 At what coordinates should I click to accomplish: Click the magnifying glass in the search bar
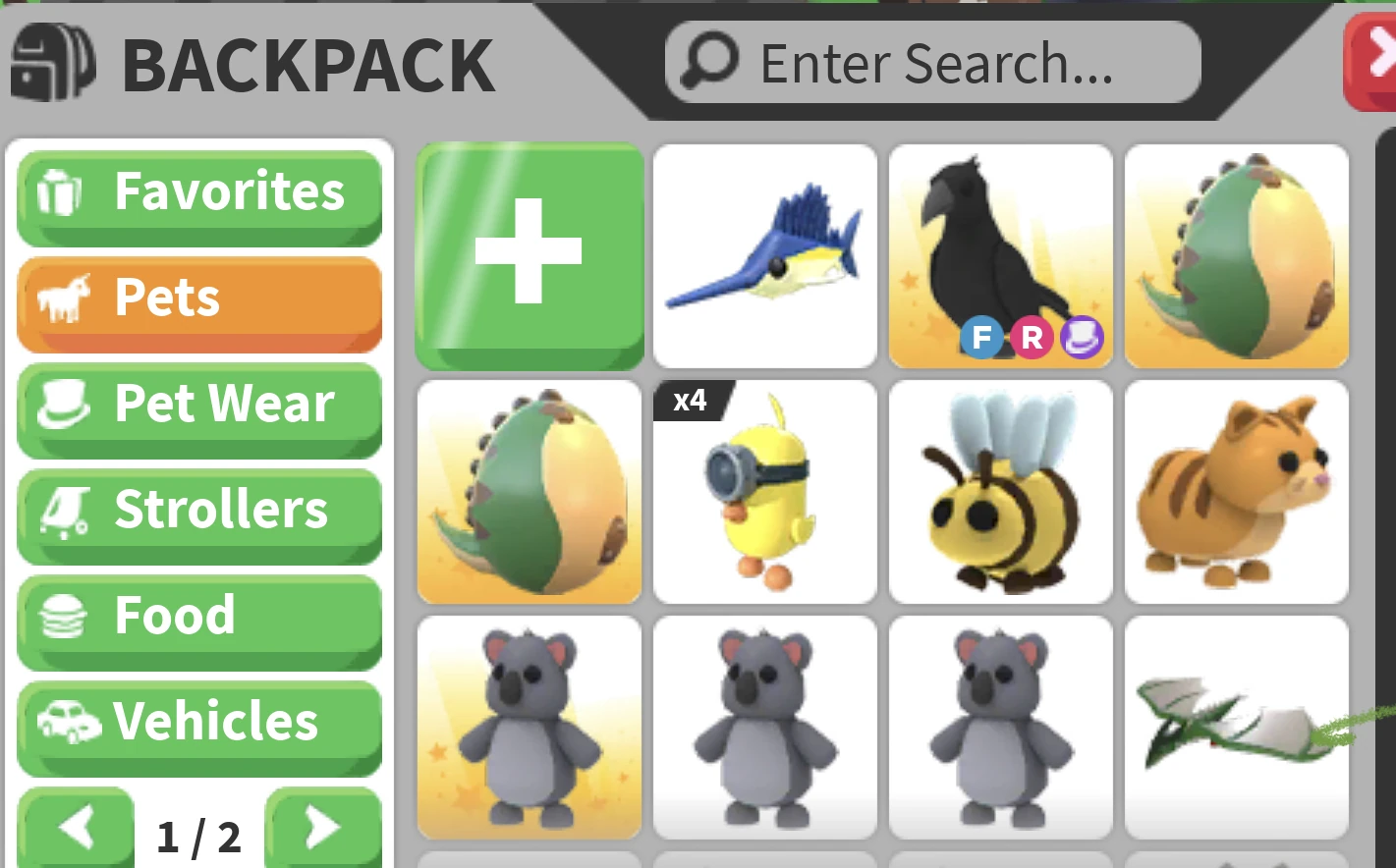(705, 61)
